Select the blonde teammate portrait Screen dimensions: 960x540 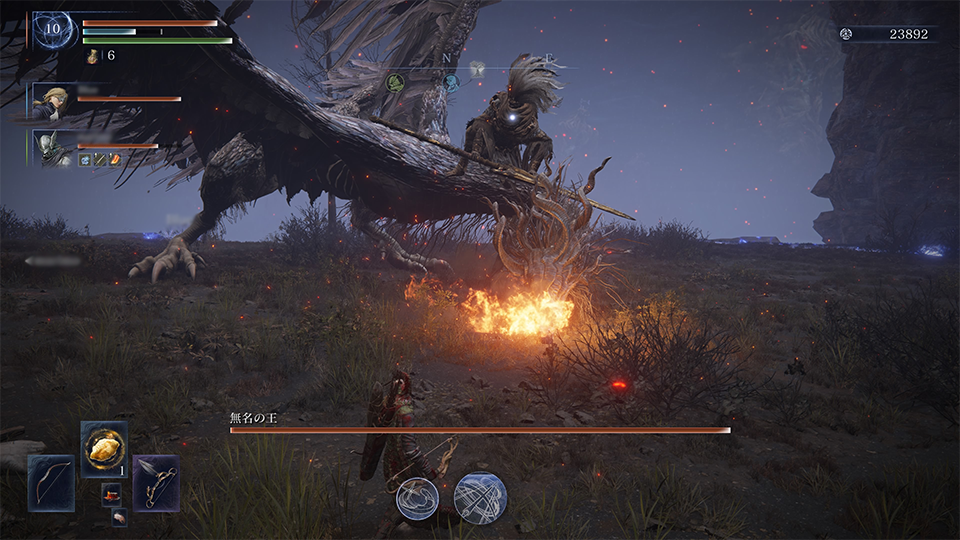click(x=53, y=101)
